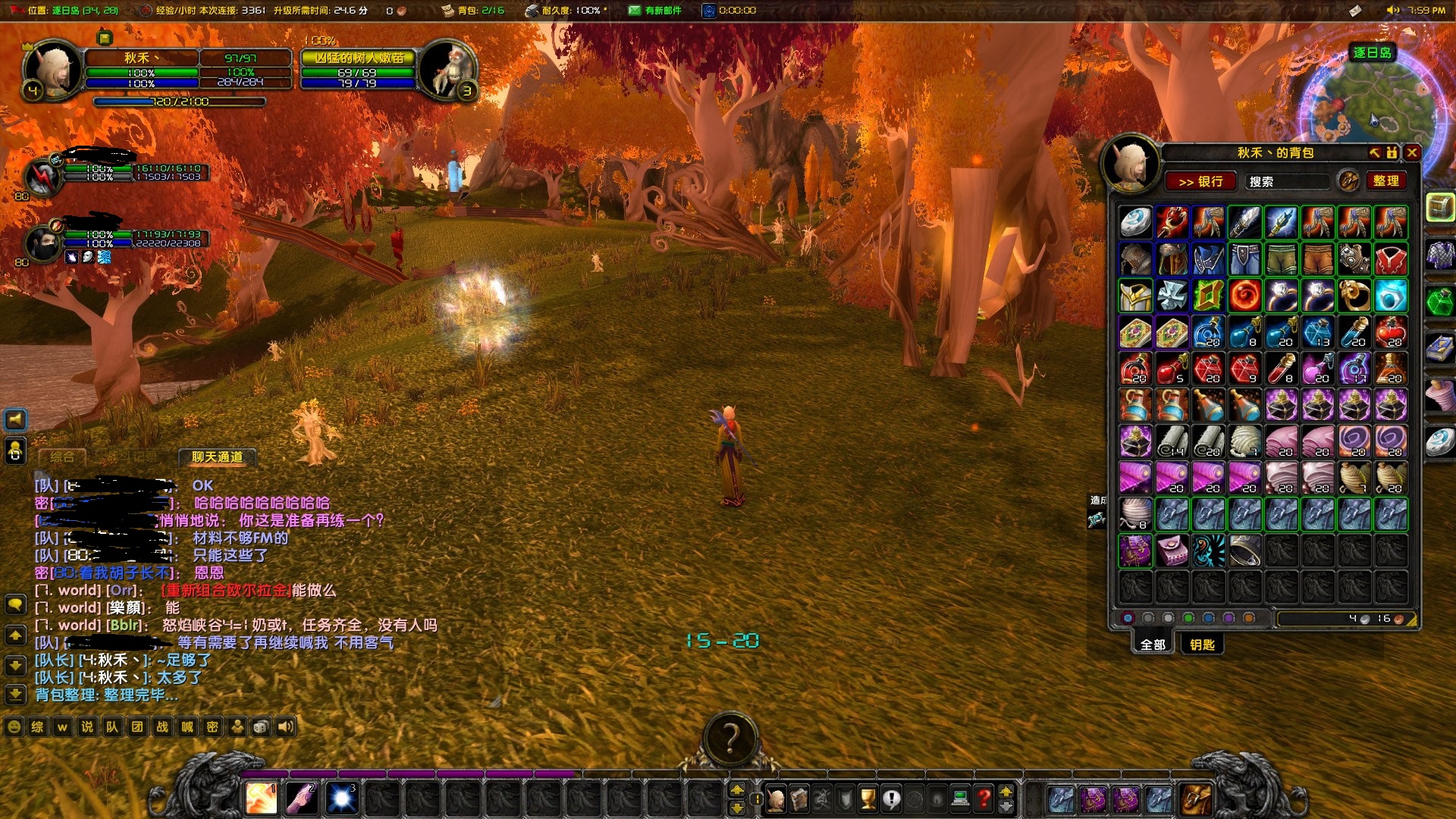1456x819 pixels.
Task: Open the treasure chest bag icon on right edge
Action: click(1440, 206)
